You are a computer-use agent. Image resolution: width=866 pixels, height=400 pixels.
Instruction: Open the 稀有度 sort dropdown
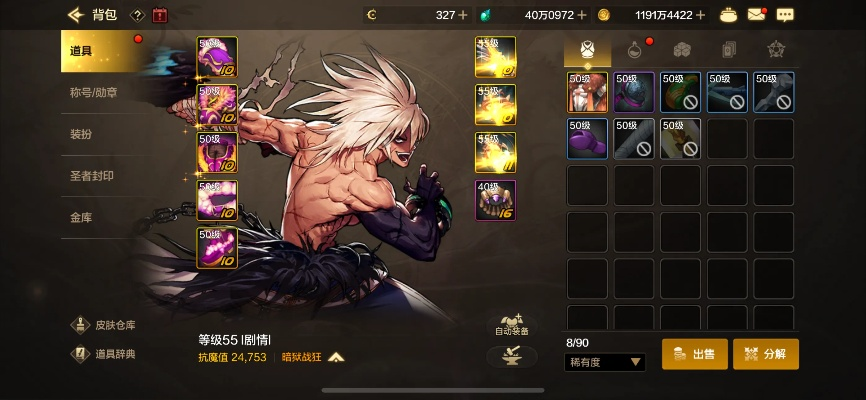[x=606, y=362]
